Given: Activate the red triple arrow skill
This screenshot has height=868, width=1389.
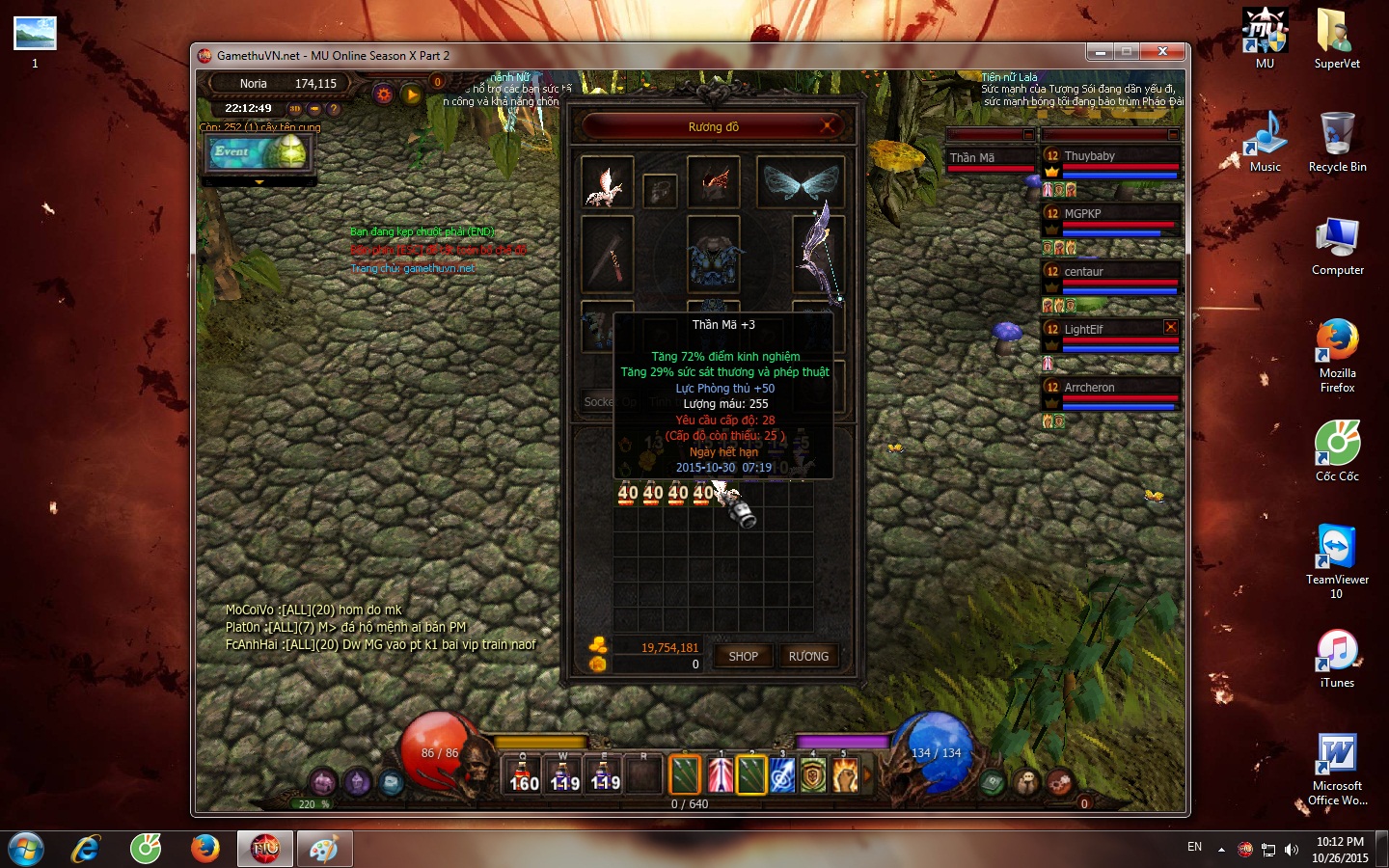Looking at the screenshot, I should click(720, 774).
